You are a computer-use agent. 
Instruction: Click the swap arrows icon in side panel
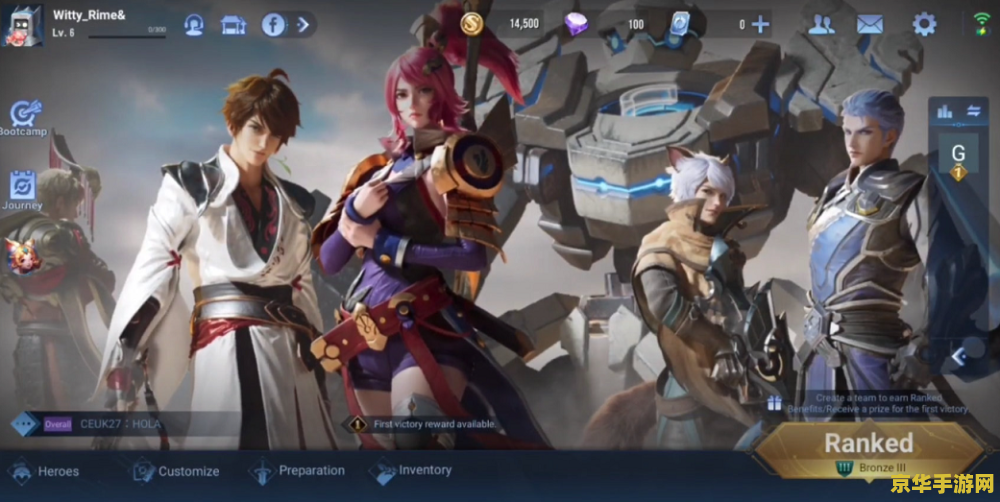pos(973,111)
